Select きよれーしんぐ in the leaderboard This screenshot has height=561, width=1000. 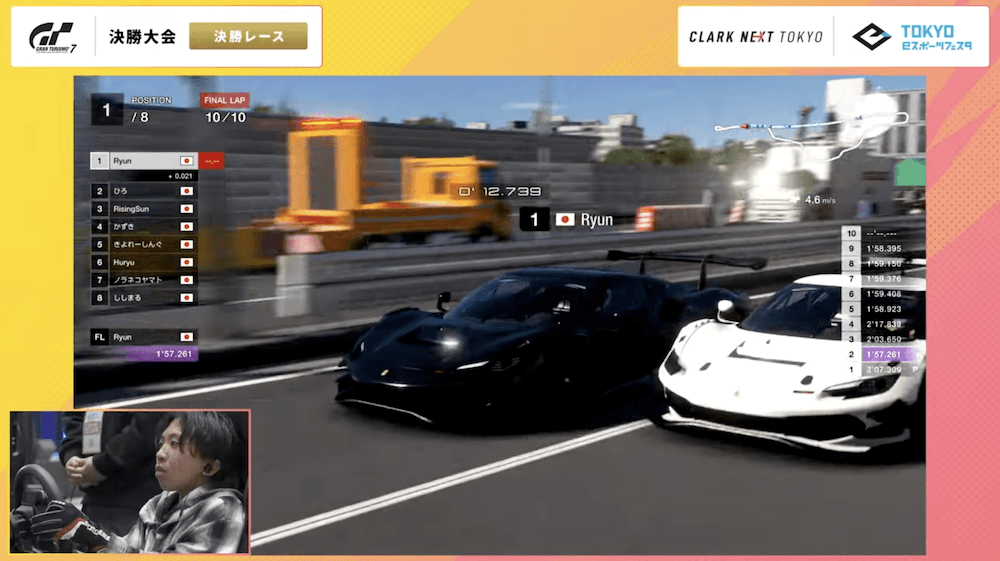point(143,244)
